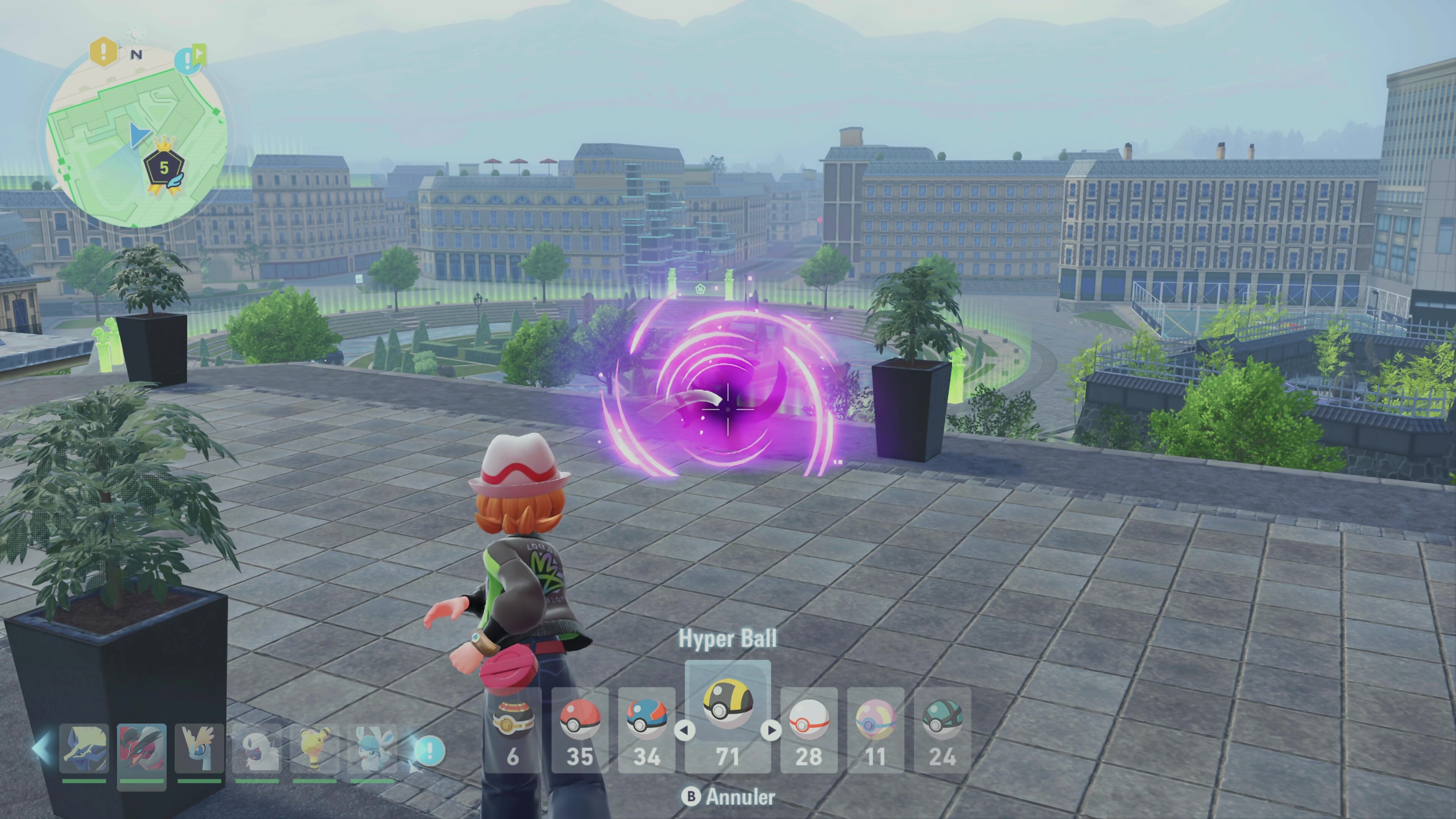
Task: Select the blue Great Ball slot
Action: pyautogui.click(x=646, y=729)
